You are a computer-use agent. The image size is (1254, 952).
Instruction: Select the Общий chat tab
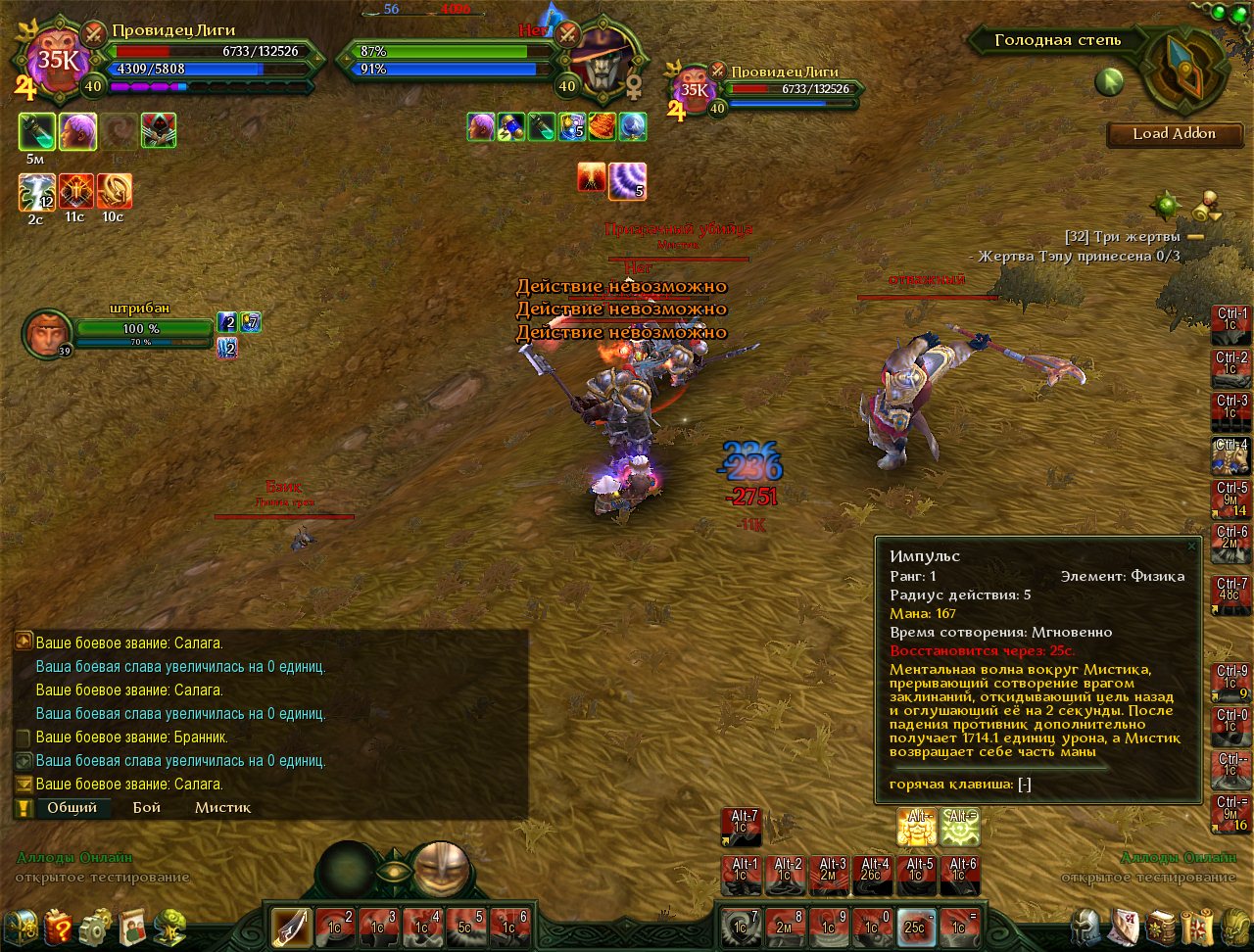click(x=72, y=808)
